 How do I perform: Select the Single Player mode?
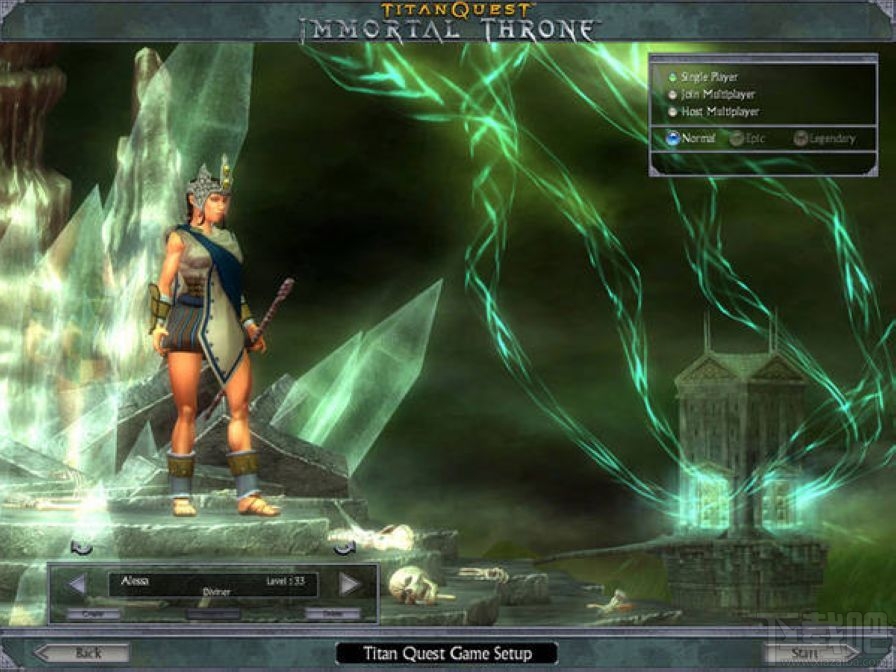671,76
